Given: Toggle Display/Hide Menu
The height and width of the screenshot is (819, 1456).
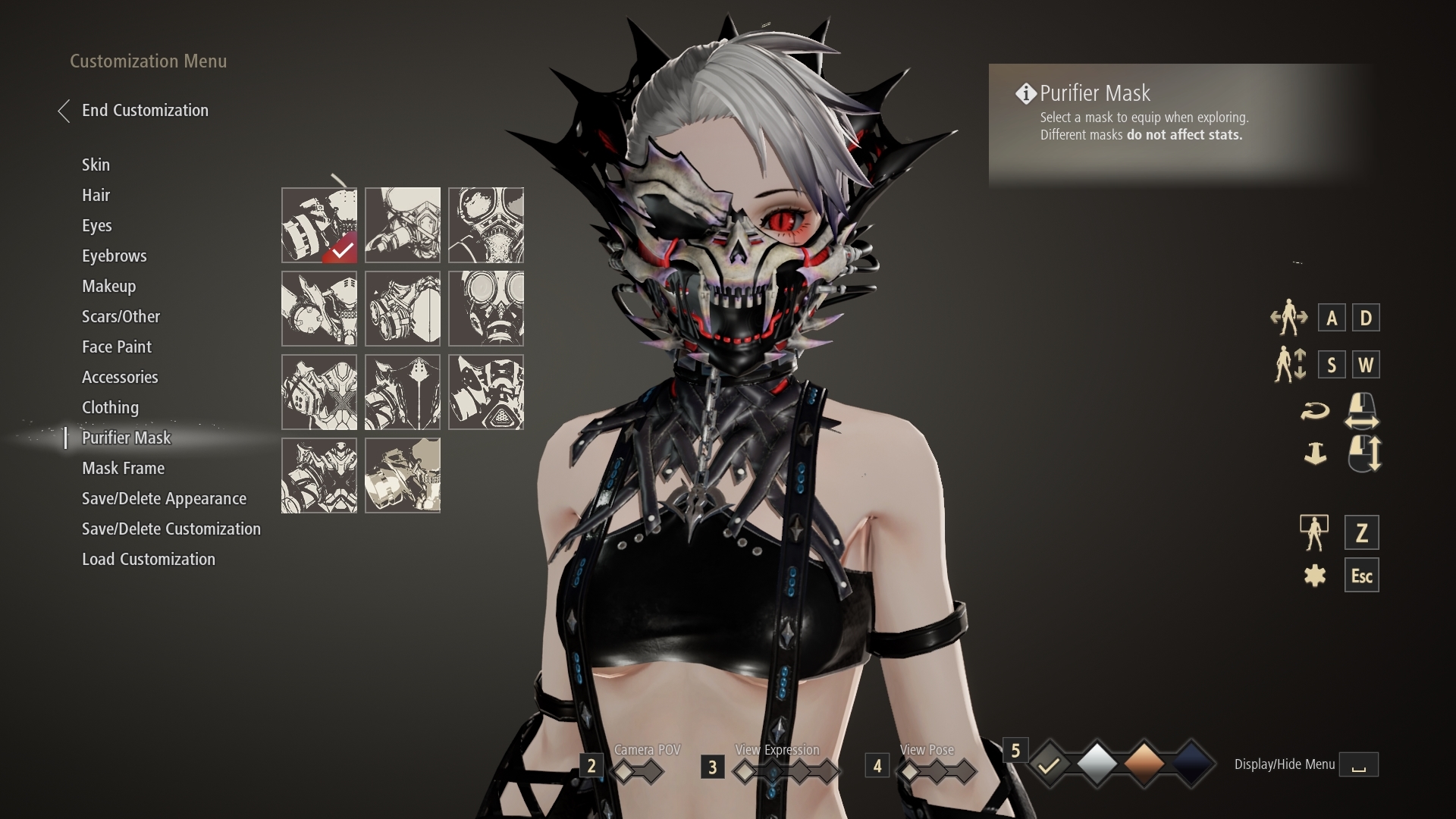Looking at the screenshot, I should click(x=1360, y=764).
